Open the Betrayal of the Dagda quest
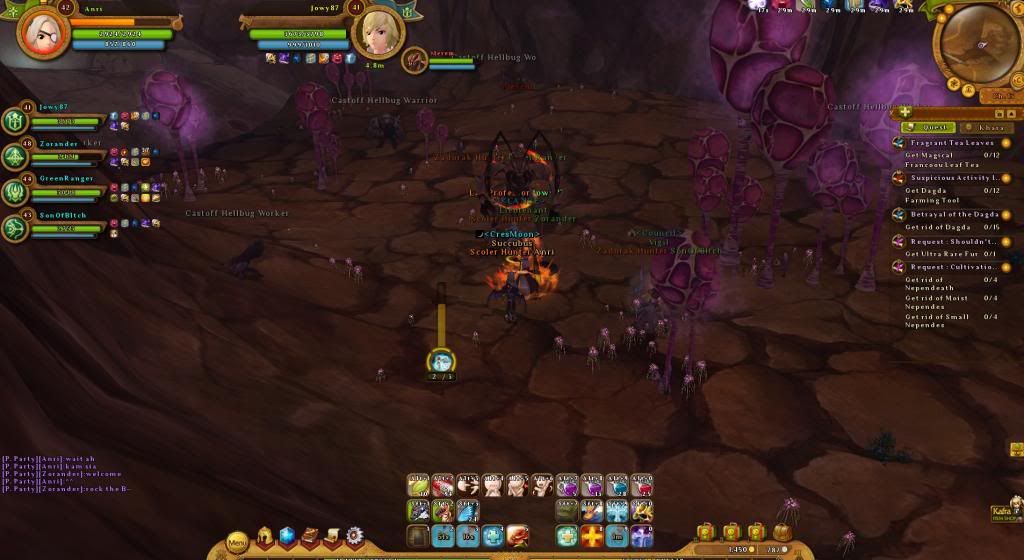Viewport: 1024px width, 560px height. point(953,214)
